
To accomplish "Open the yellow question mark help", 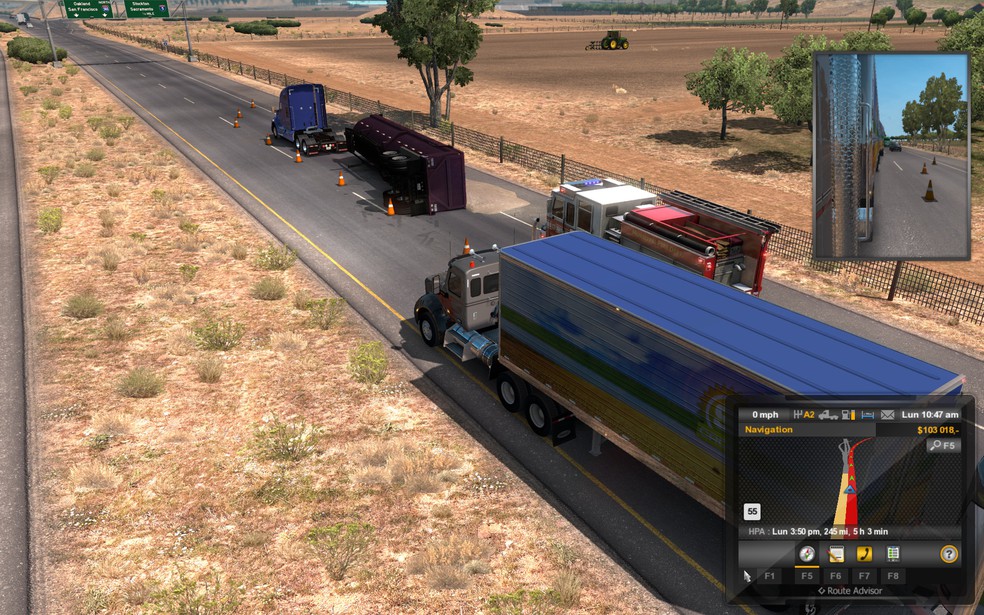I will click(949, 554).
